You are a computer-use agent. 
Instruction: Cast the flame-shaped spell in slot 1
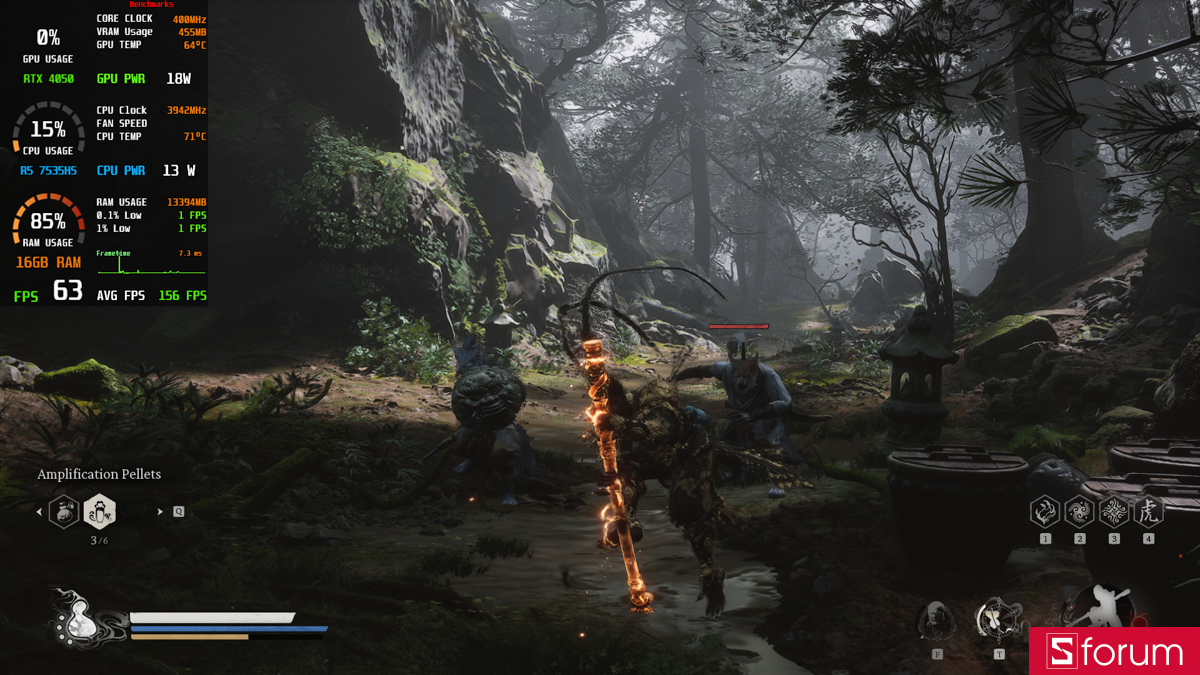[x=1045, y=513]
